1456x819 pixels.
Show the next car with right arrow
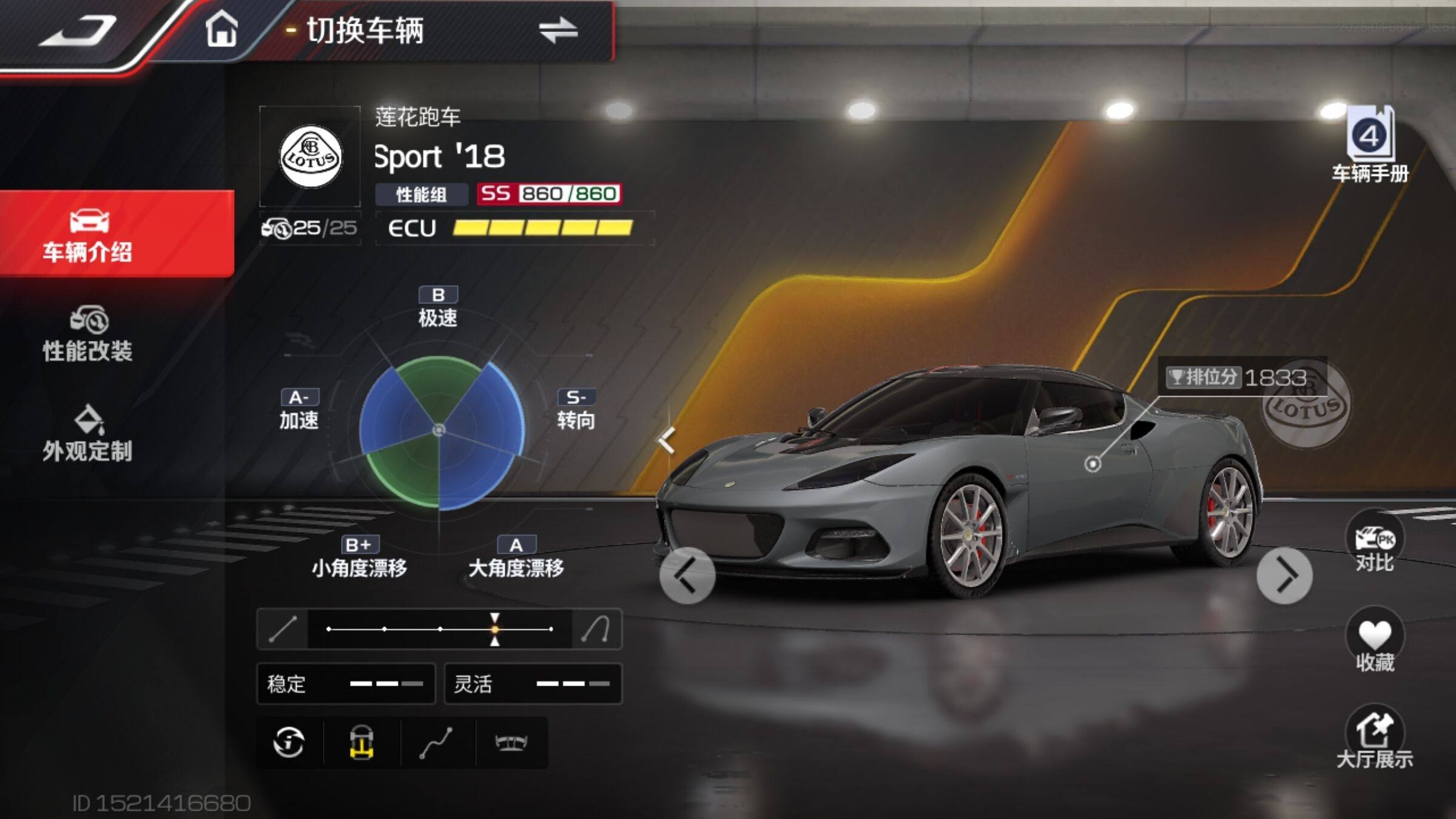click(1284, 575)
